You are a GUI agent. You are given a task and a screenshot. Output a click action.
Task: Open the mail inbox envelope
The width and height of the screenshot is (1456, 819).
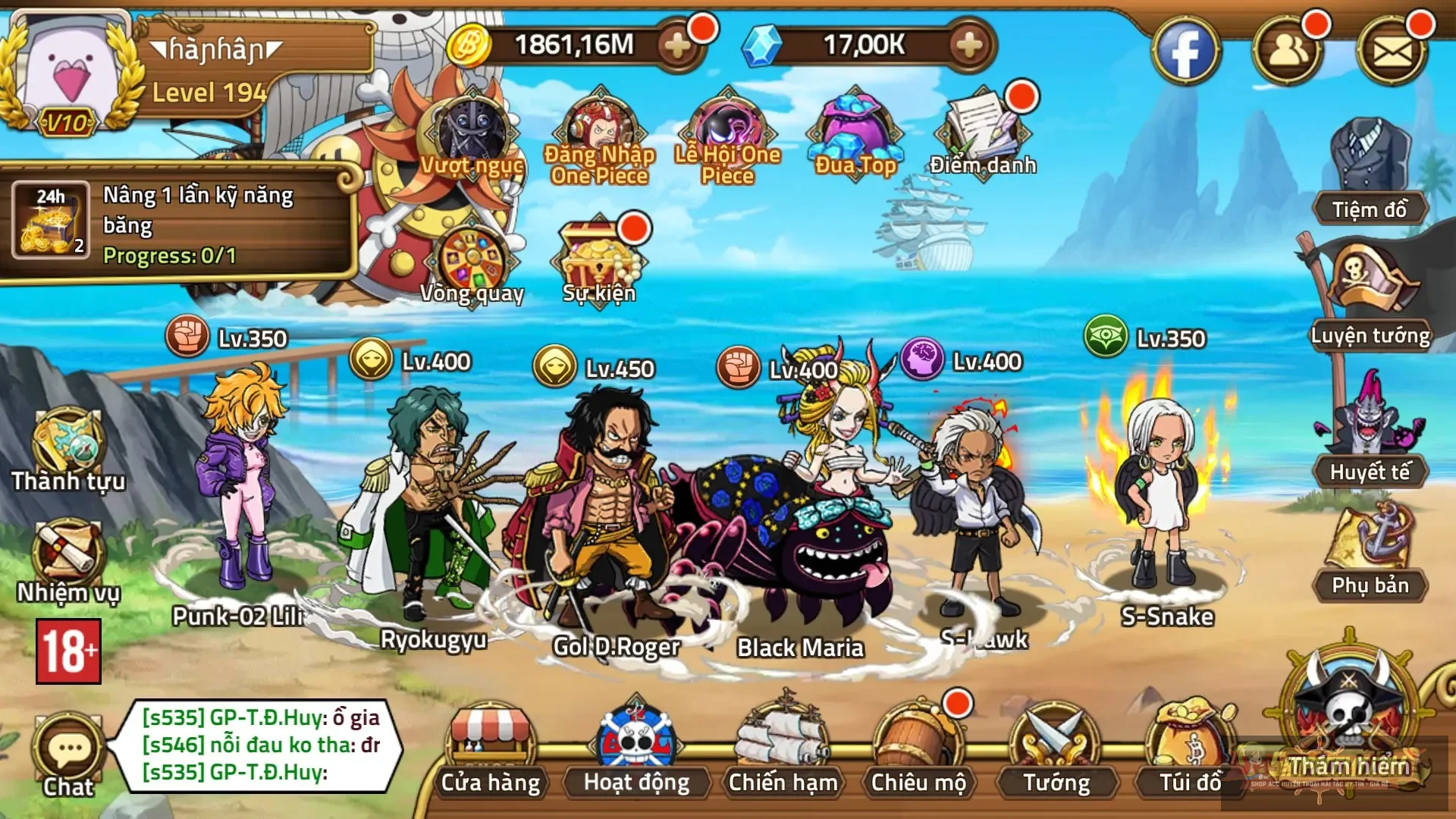click(x=1392, y=52)
